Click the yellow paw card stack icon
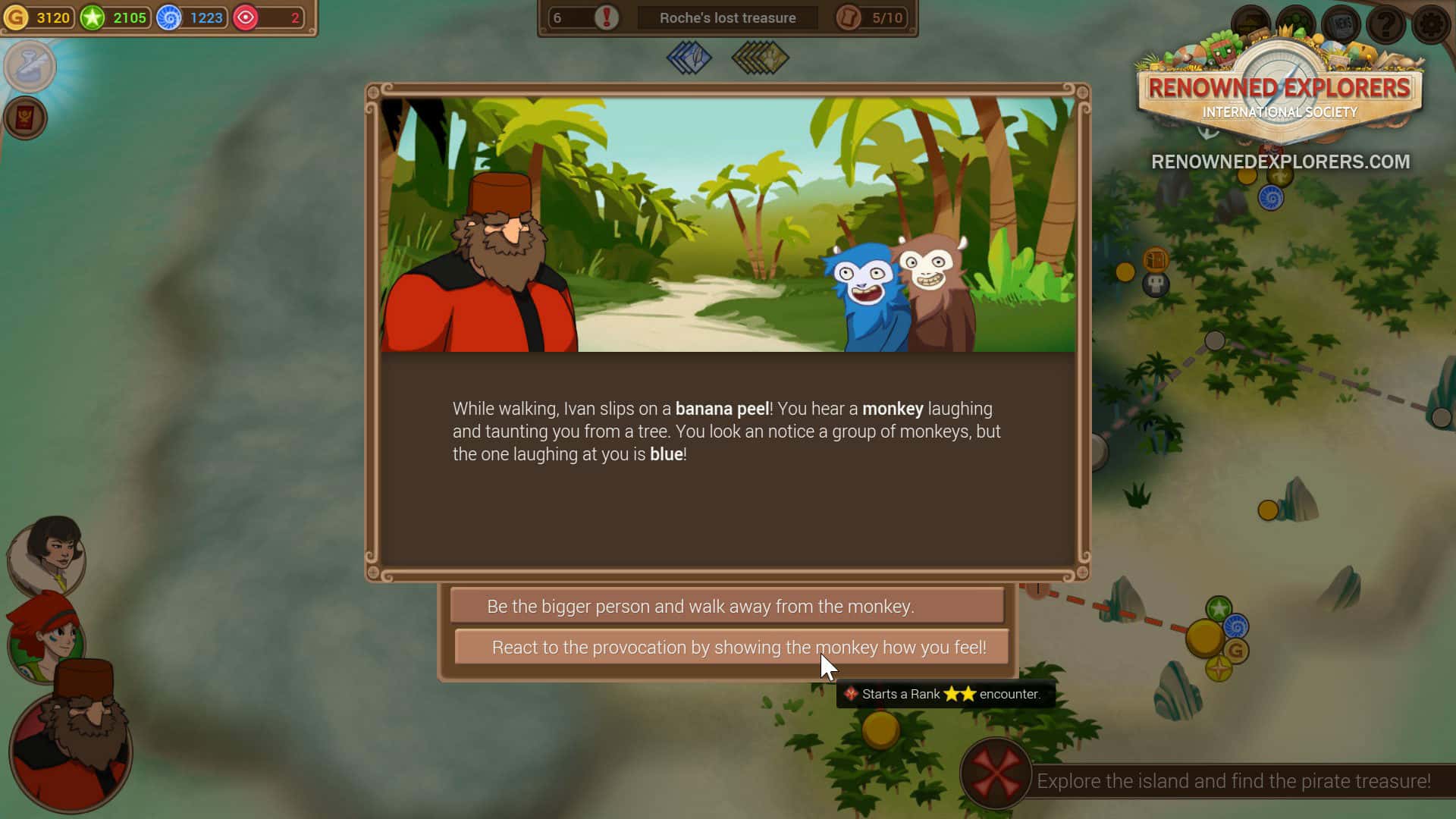The height and width of the screenshot is (819, 1456). tap(758, 58)
